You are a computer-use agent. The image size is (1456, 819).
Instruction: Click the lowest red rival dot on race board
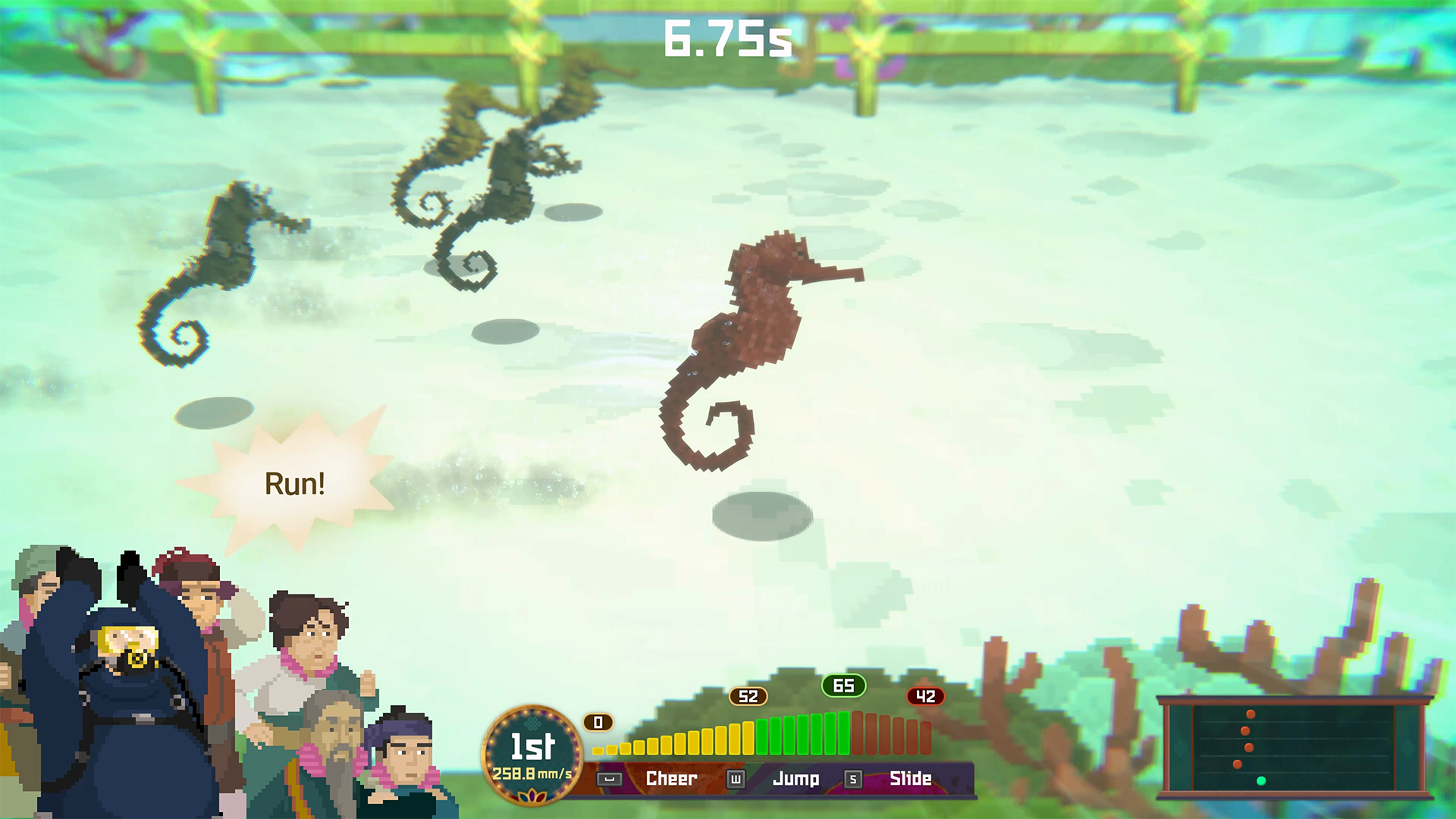(x=1238, y=764)
